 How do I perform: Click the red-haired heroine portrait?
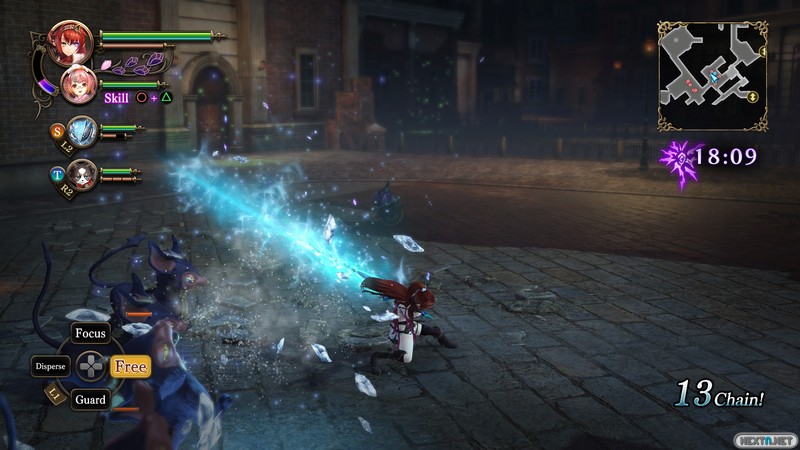[72, 43]
